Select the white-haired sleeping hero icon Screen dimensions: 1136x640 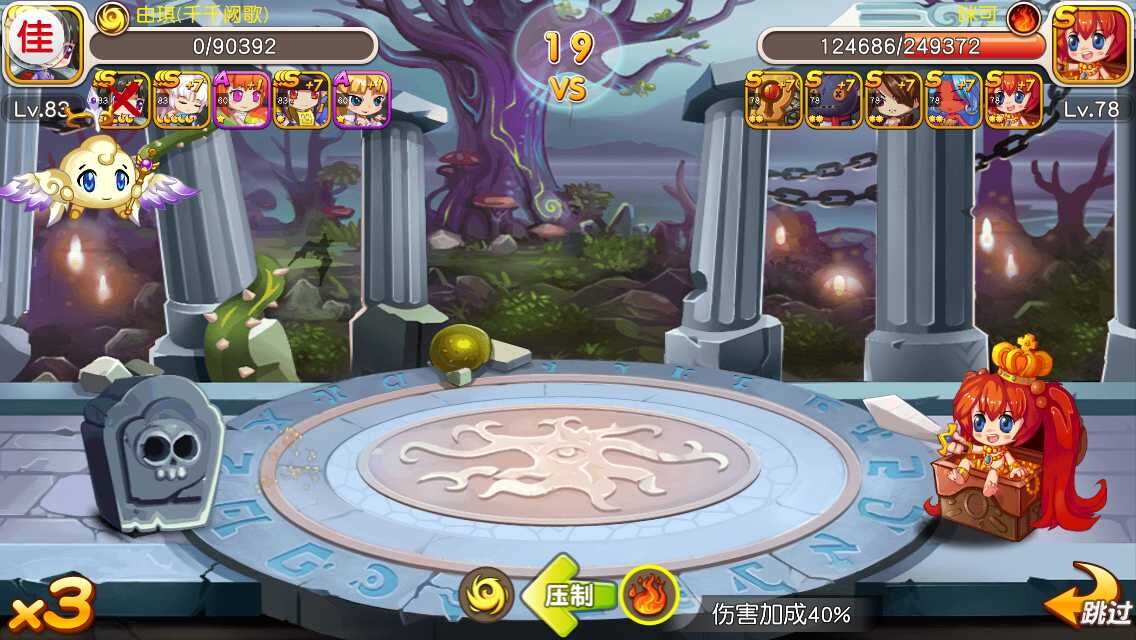(x=182, y=100)
